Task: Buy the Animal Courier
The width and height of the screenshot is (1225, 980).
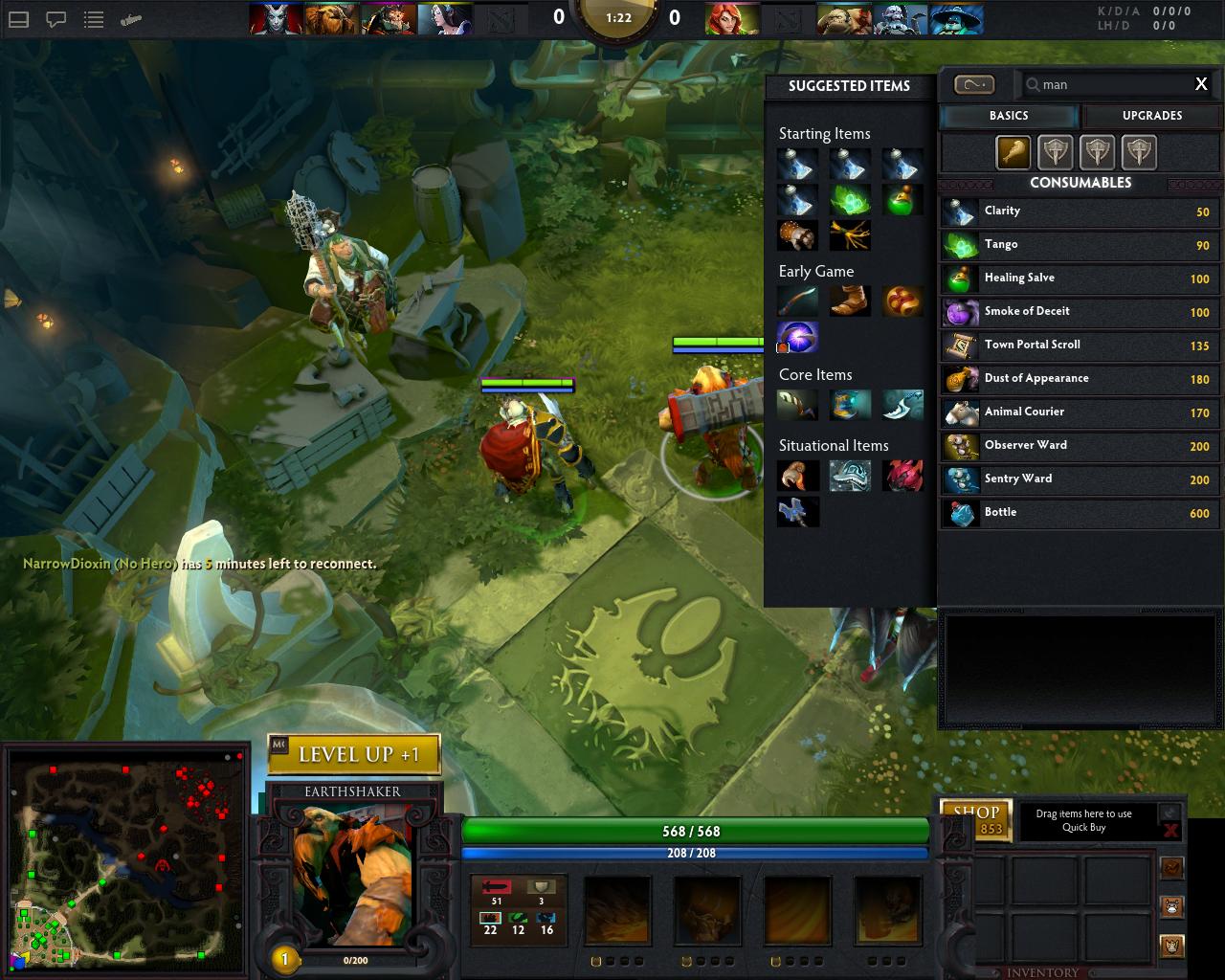Action: coord(1080,412)
